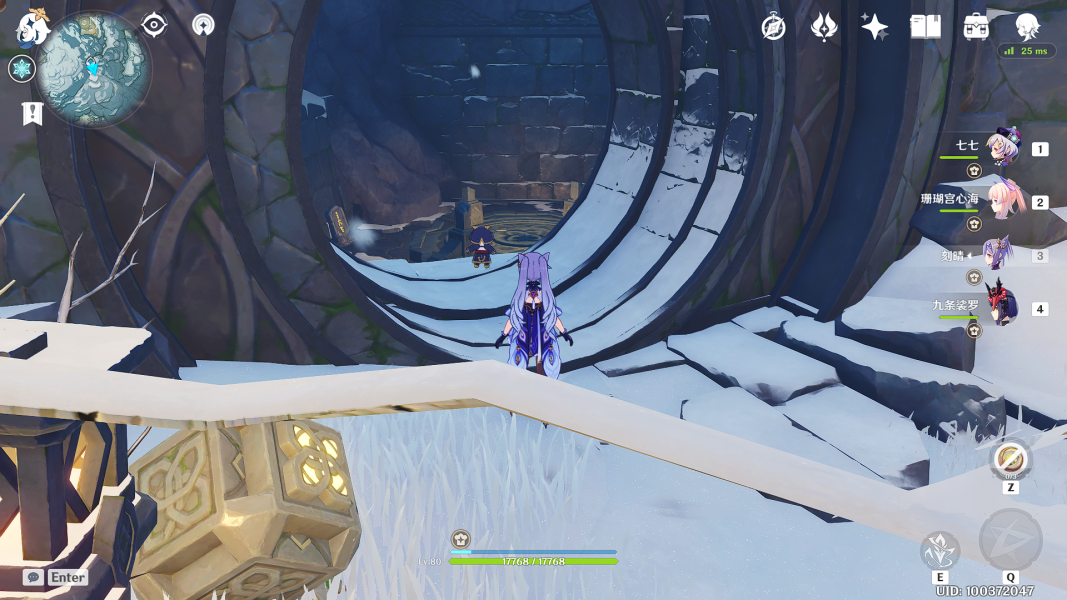Activate the eye-shaped Elemental Sight icon
Image resolution: width=1067 pixels, height=600 pixels.
154,25
